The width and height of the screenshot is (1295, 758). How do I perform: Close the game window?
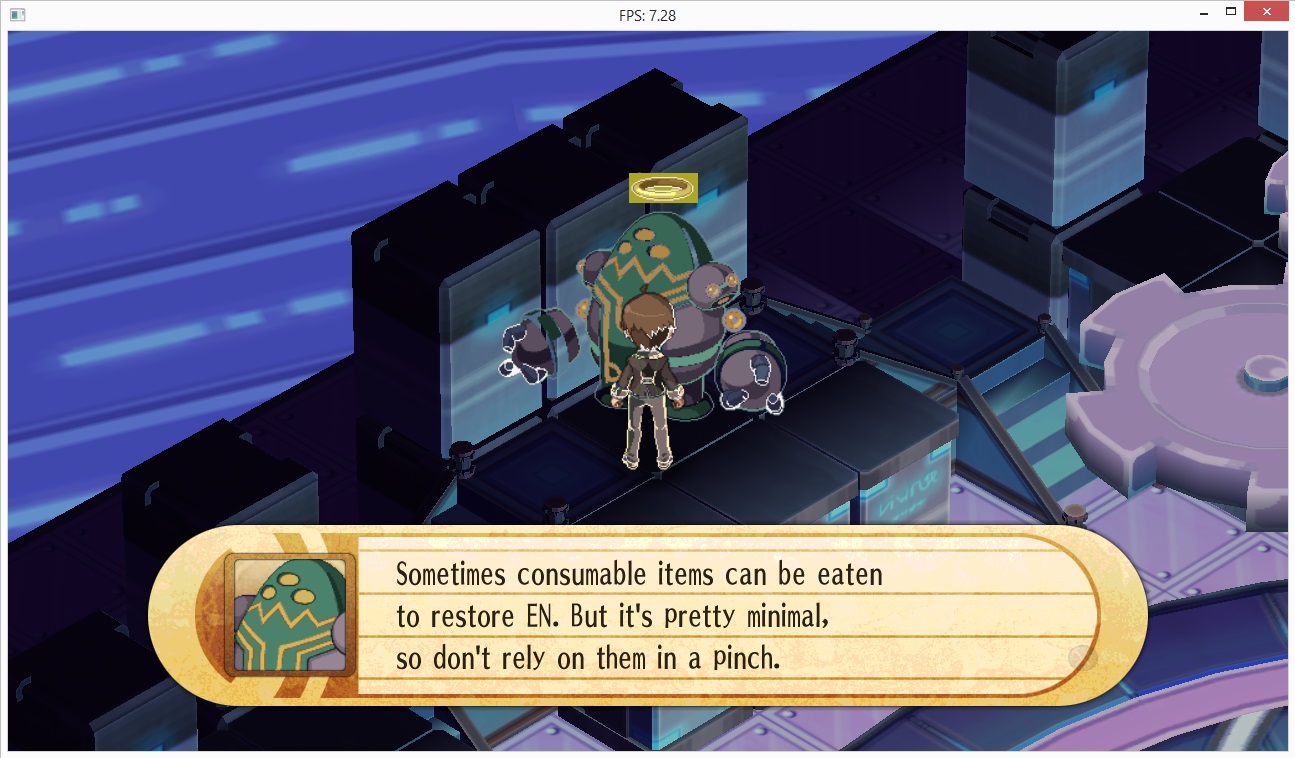(x=1267, y=13)
